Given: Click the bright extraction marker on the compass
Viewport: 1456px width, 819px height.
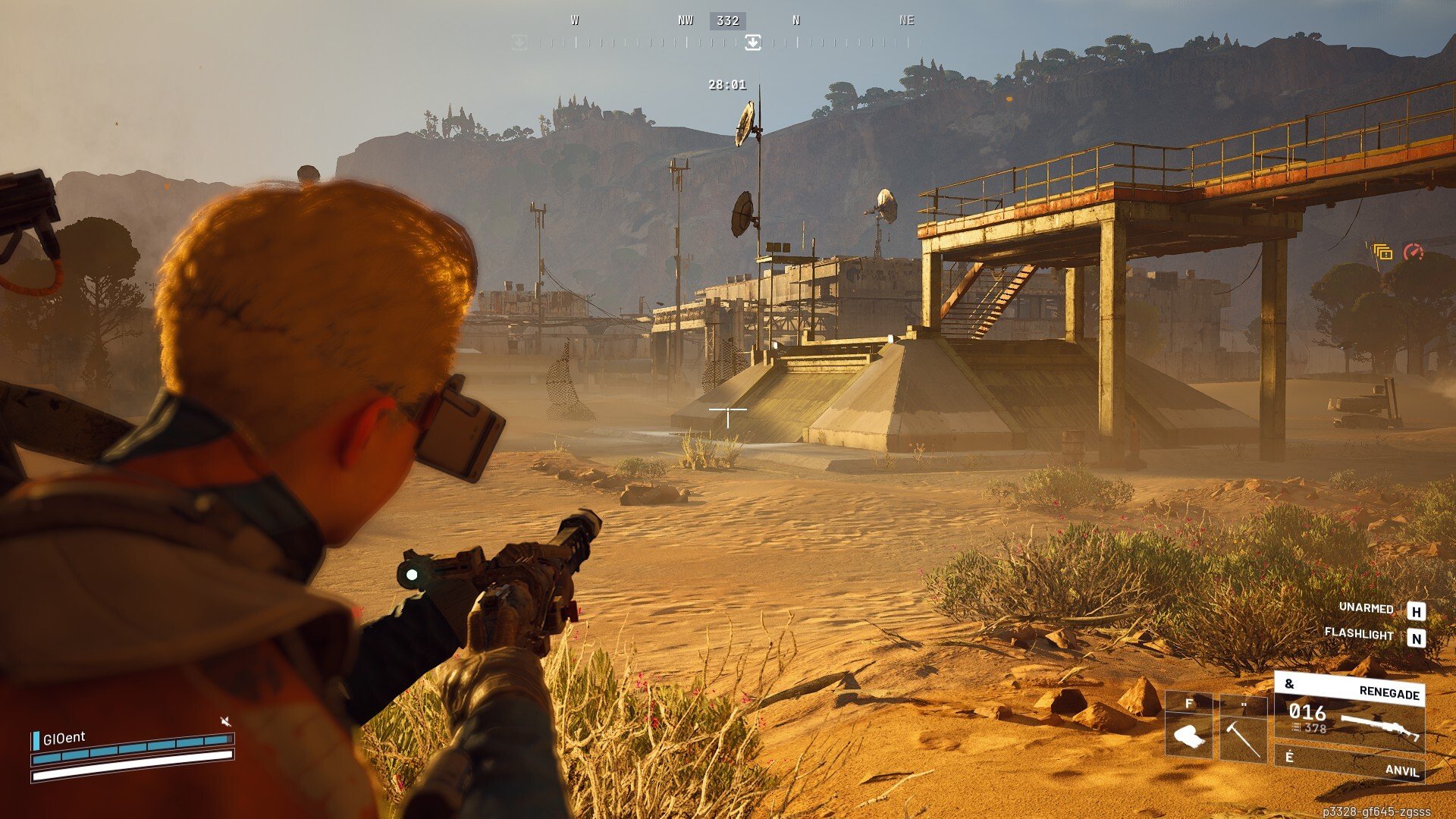Looking at the screenshot, I should click(x=752, y=42).
